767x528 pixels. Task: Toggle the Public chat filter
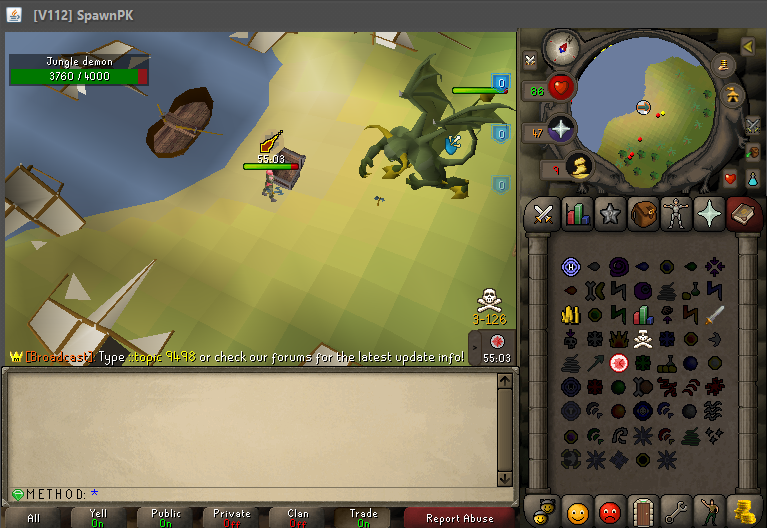point(166,518)
